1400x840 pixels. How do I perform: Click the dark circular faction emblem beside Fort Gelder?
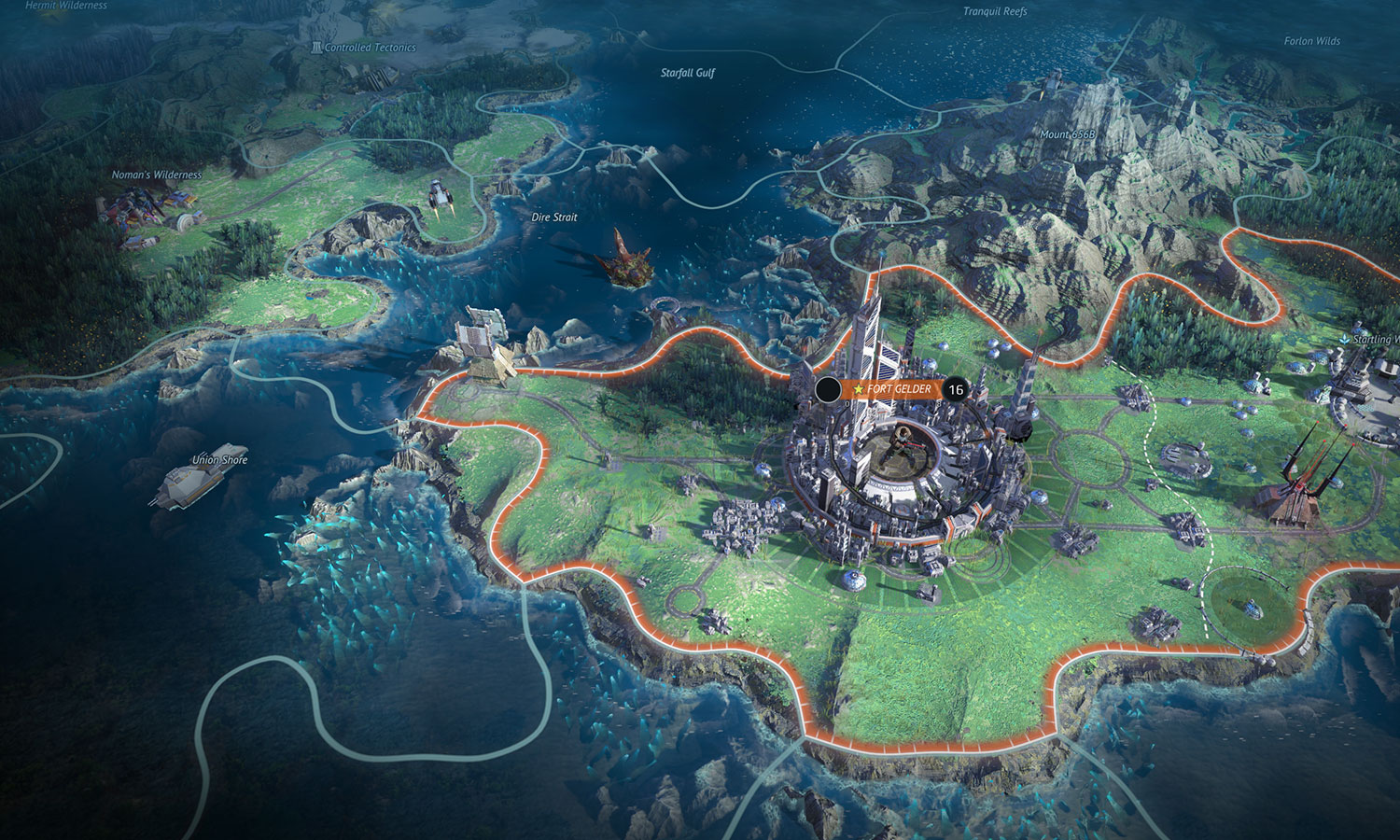pos(829,389)
